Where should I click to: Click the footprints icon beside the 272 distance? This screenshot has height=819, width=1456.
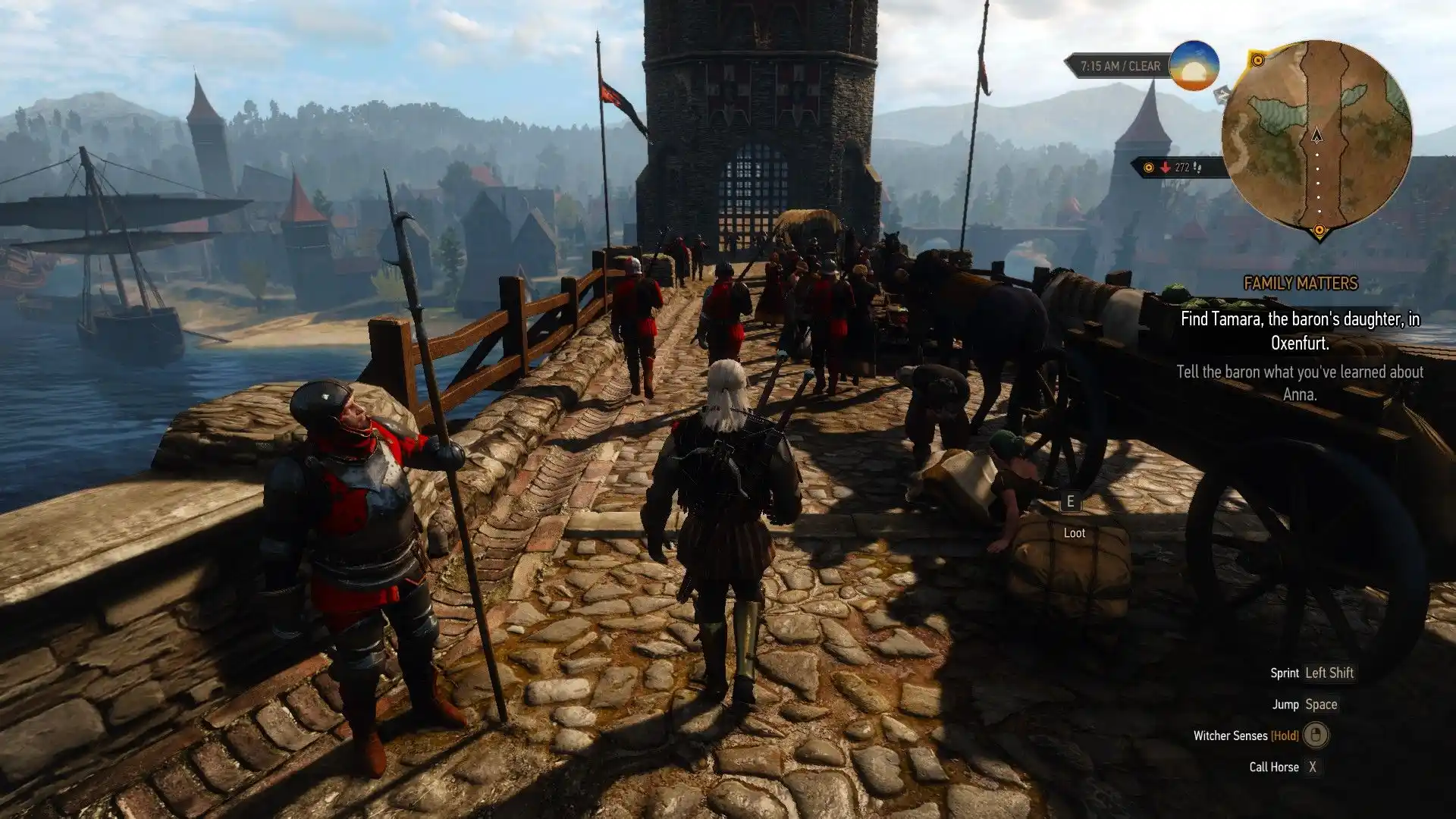(x=1197, y=168)
